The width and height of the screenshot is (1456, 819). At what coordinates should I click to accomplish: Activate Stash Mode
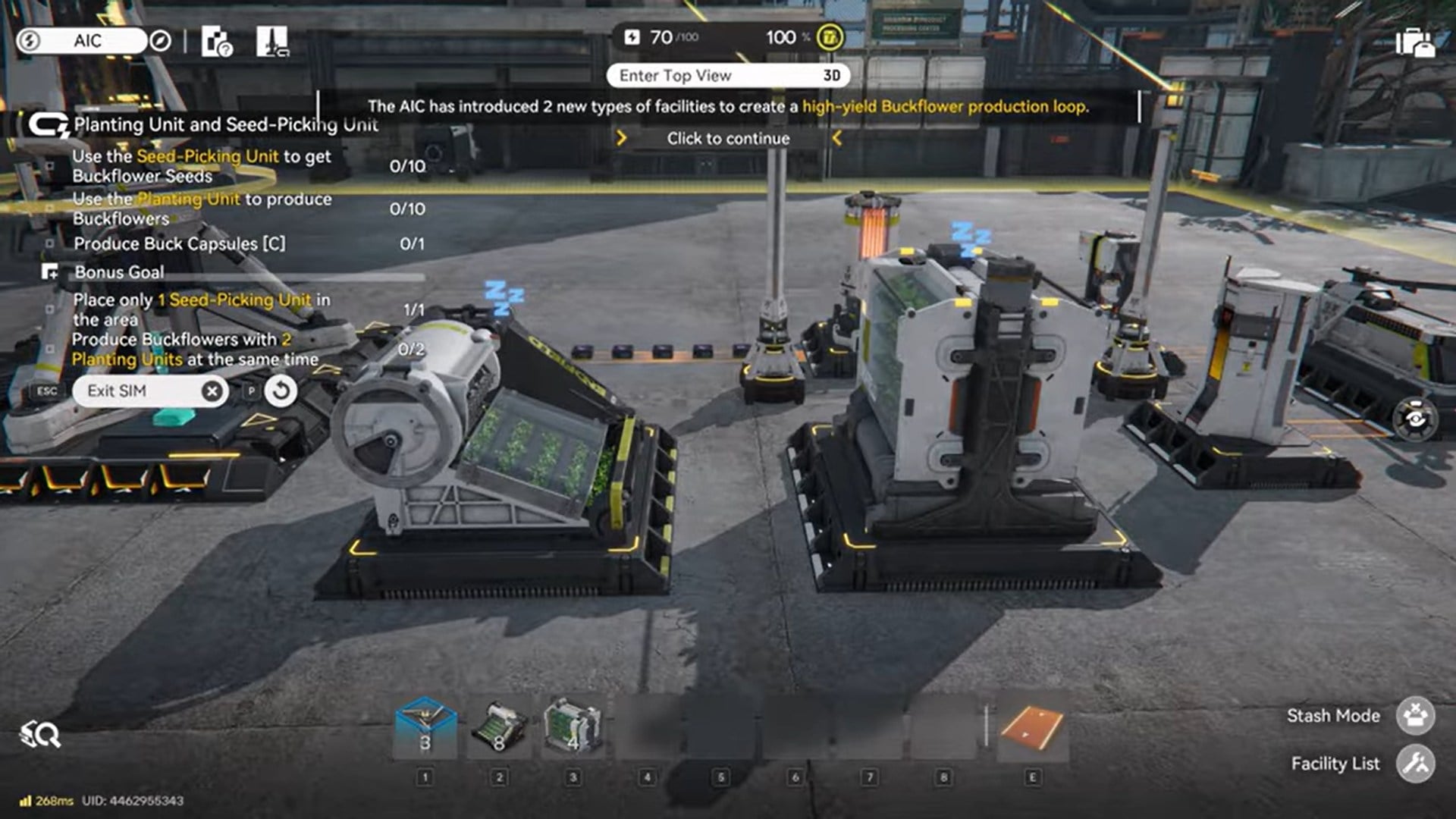click(x=1415, y=716)
